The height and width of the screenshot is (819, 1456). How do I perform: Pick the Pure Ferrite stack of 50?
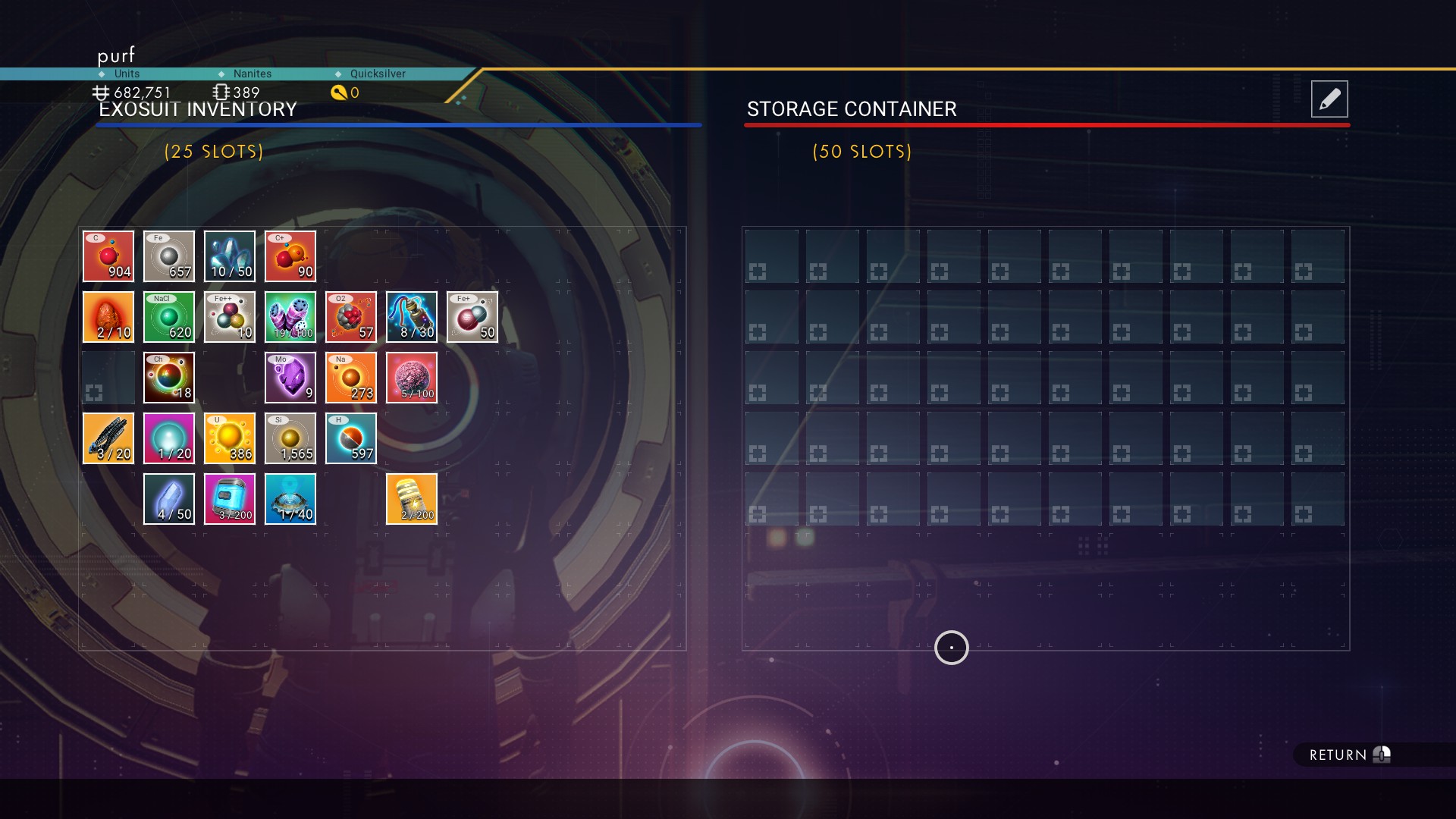472,317
